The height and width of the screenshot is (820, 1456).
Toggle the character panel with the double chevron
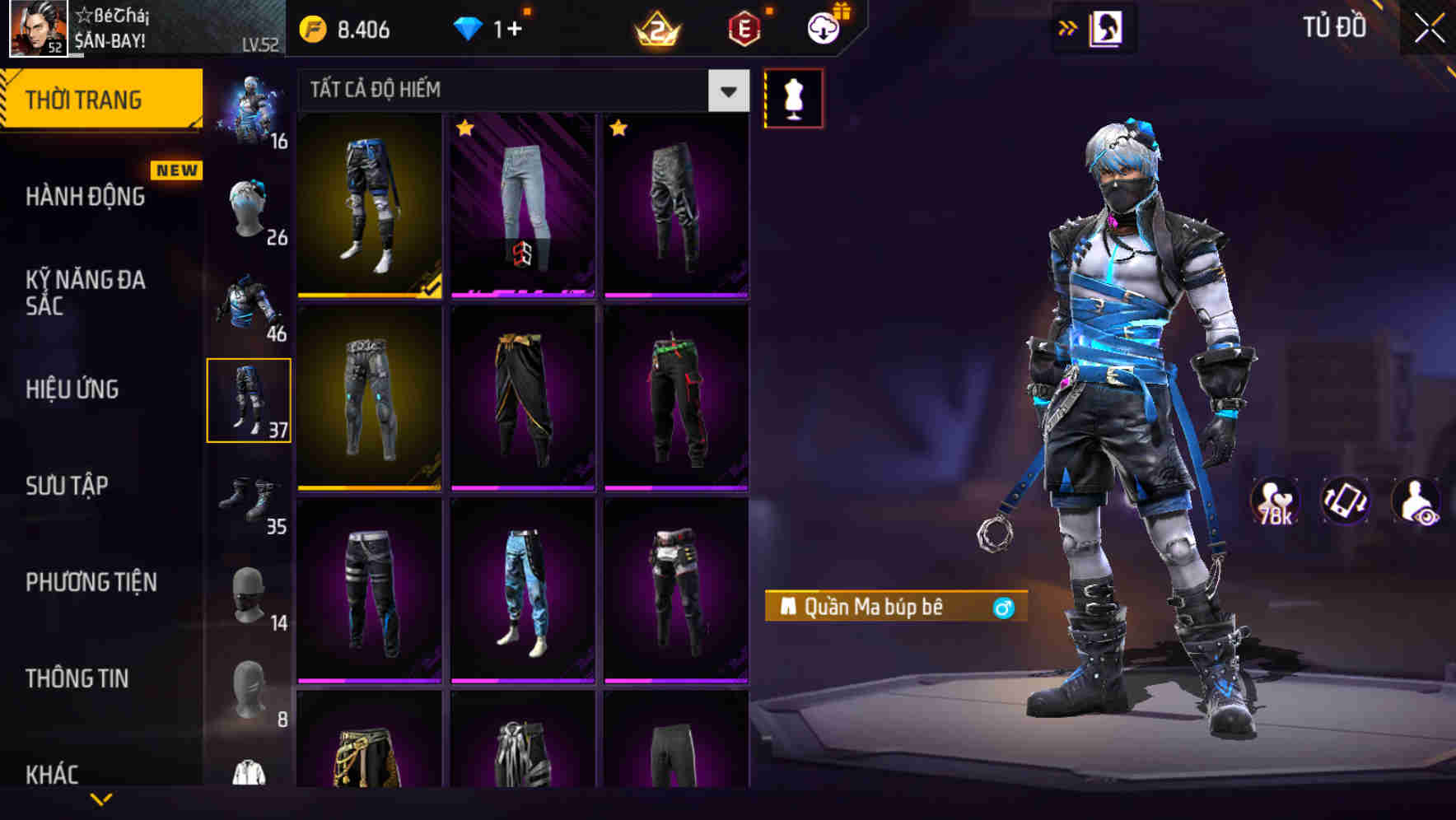(x=1068, y=27)
